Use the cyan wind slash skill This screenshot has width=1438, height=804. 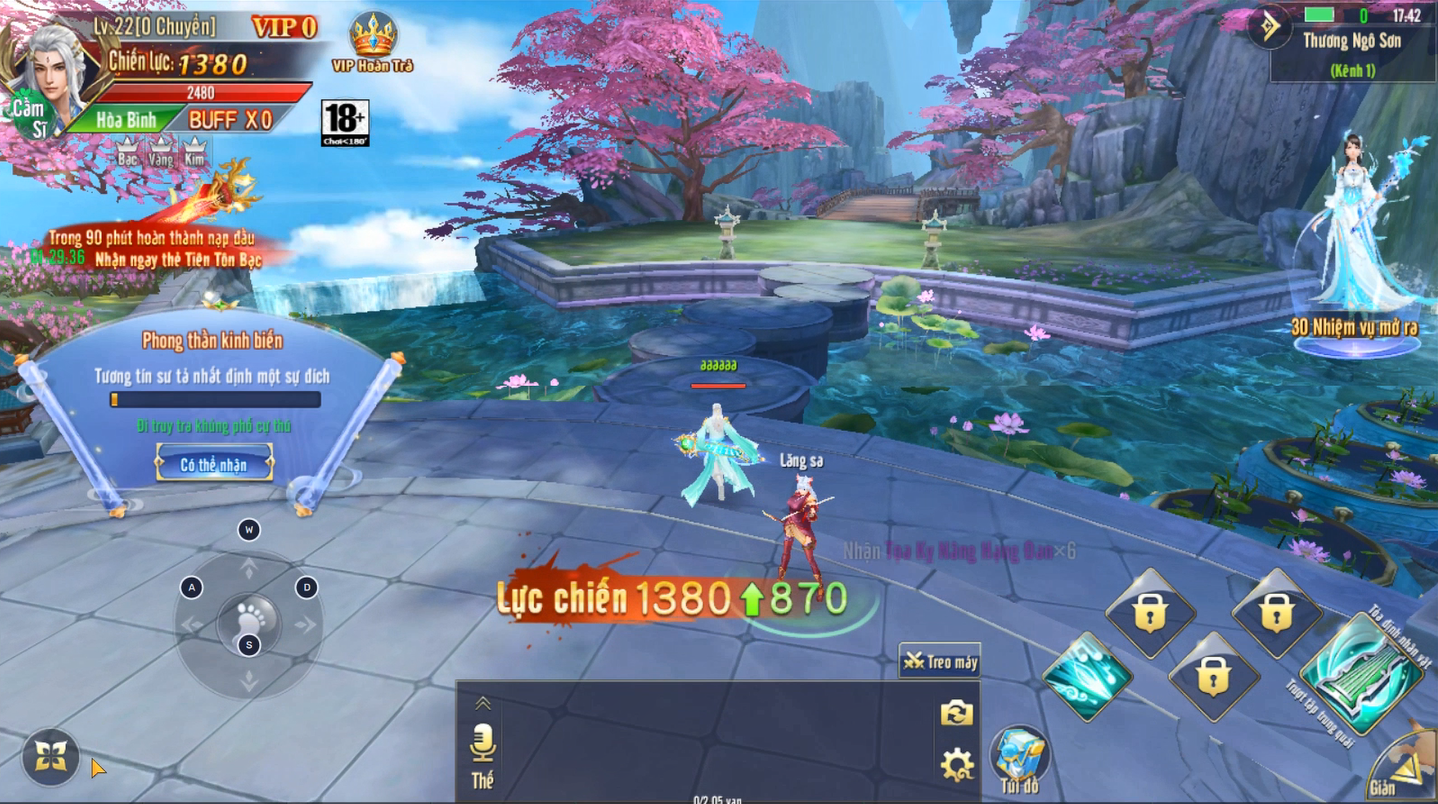click(1086, 677)
